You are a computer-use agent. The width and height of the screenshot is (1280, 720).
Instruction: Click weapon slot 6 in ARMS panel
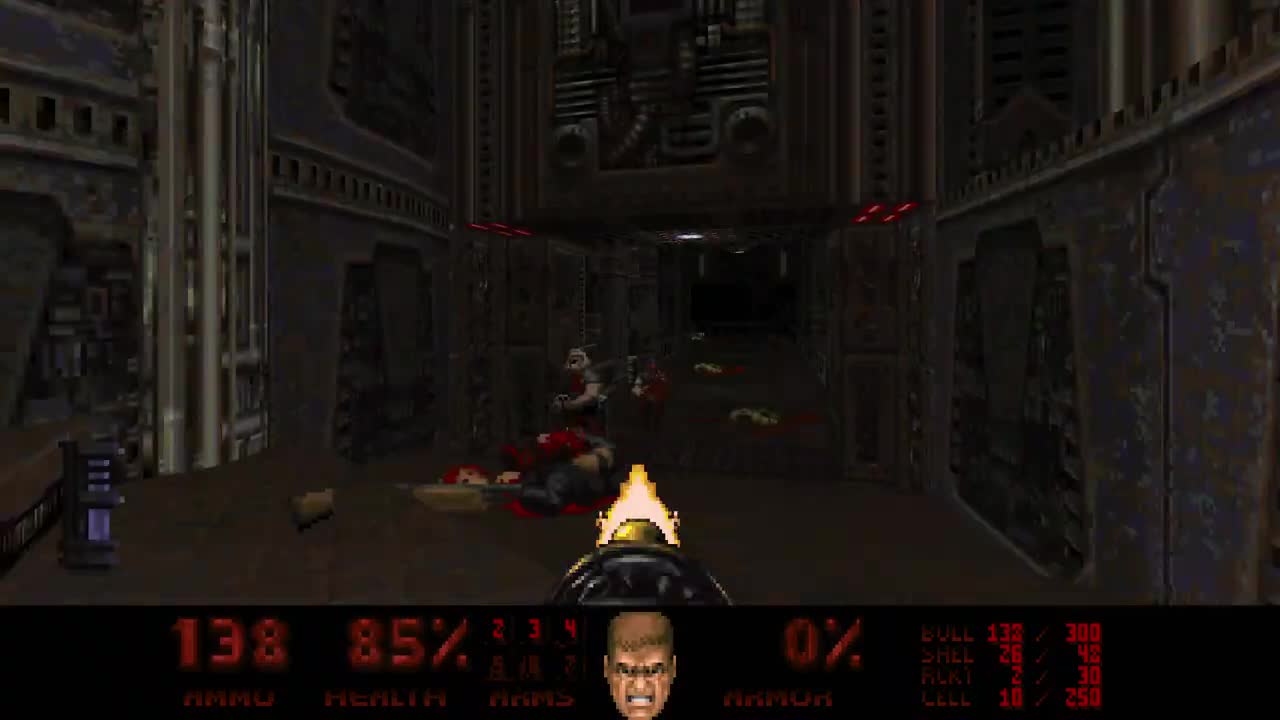(x=531, y=668)
